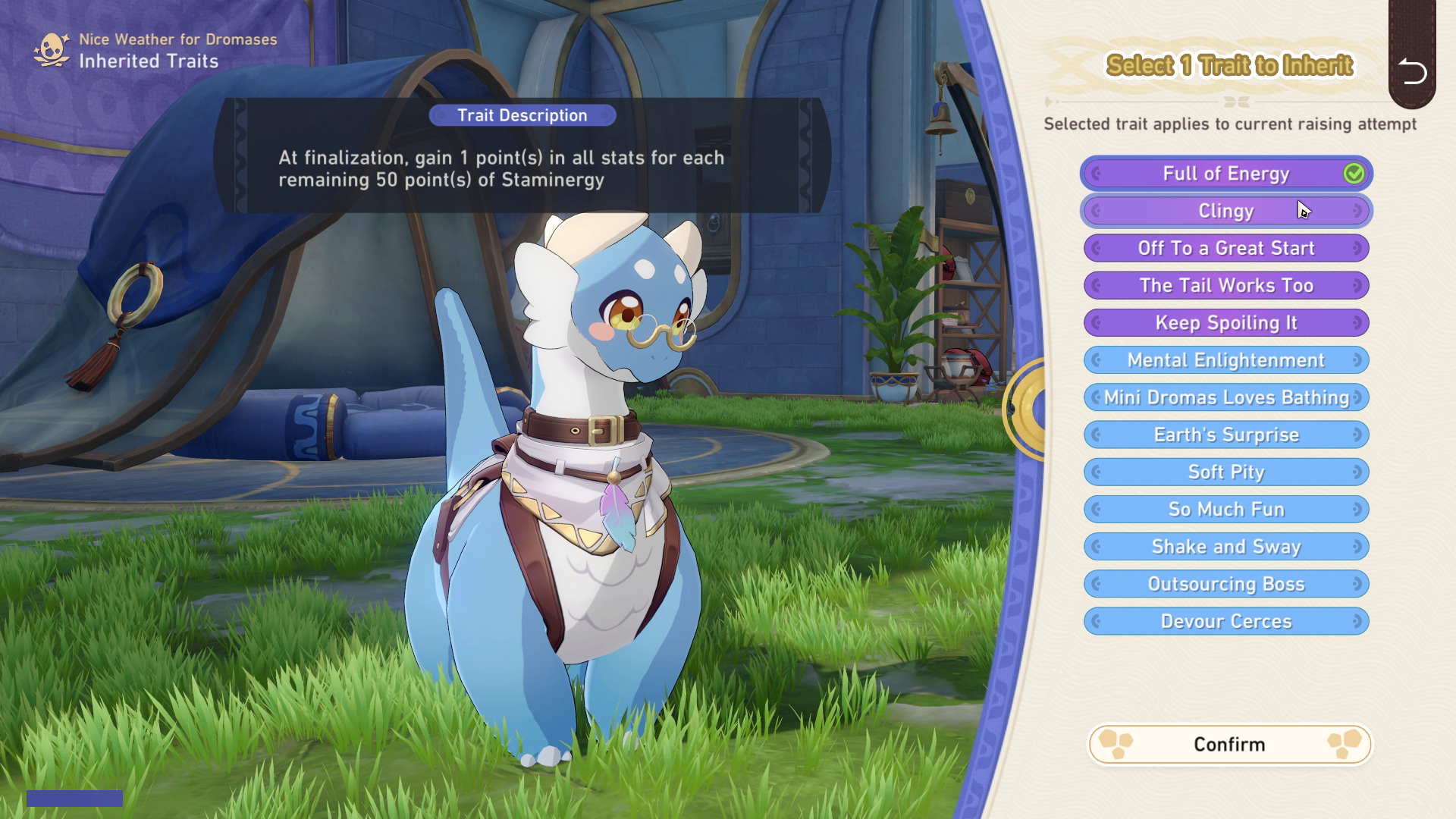Select the Soft Pity trait
The height and width of the screenshot is (819, 1456).
pos(1225,472)
